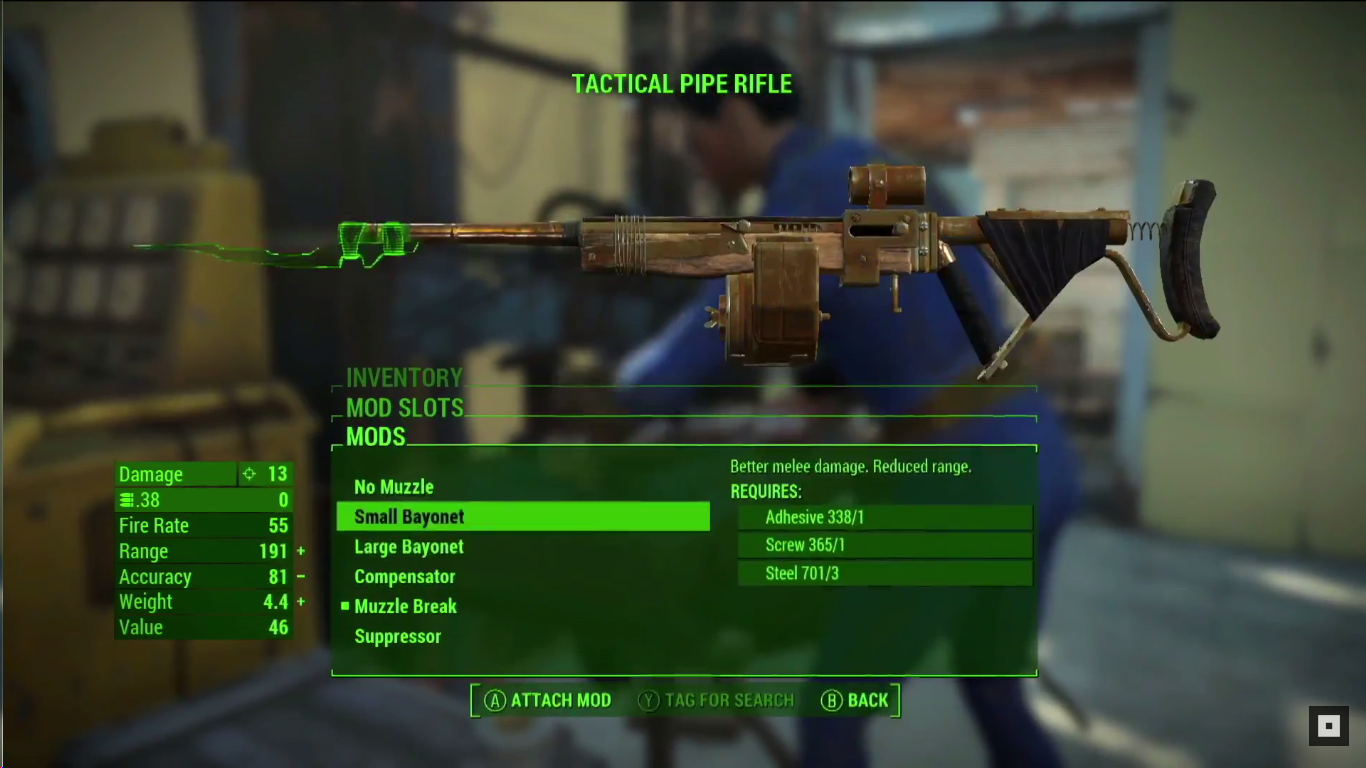Viewport: 1366px width, 768px height.
Task: Select the equipped Muzzle Break mod
Action: (405, 606)
